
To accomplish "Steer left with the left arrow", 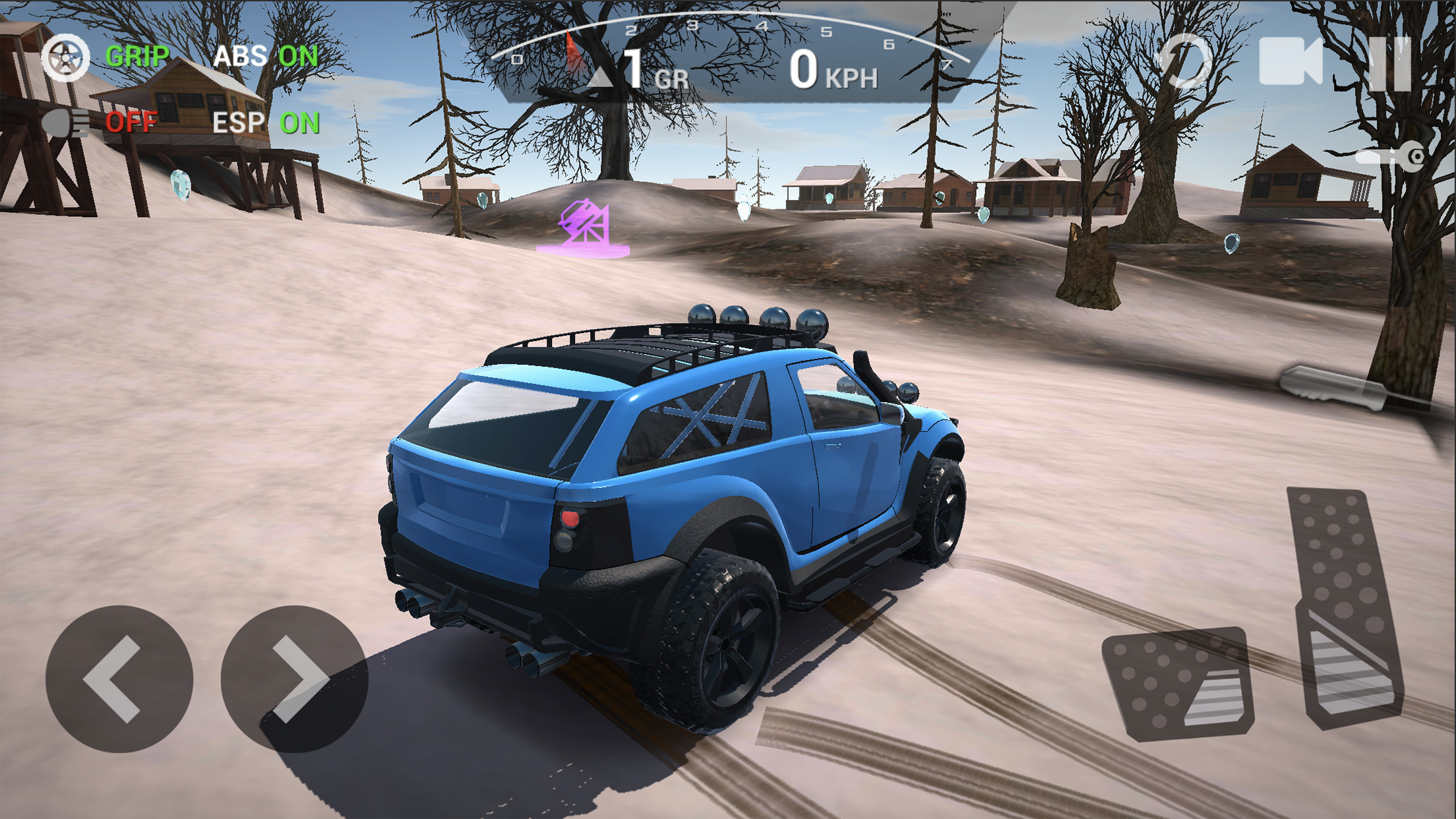I will click(x=119, y=679).
